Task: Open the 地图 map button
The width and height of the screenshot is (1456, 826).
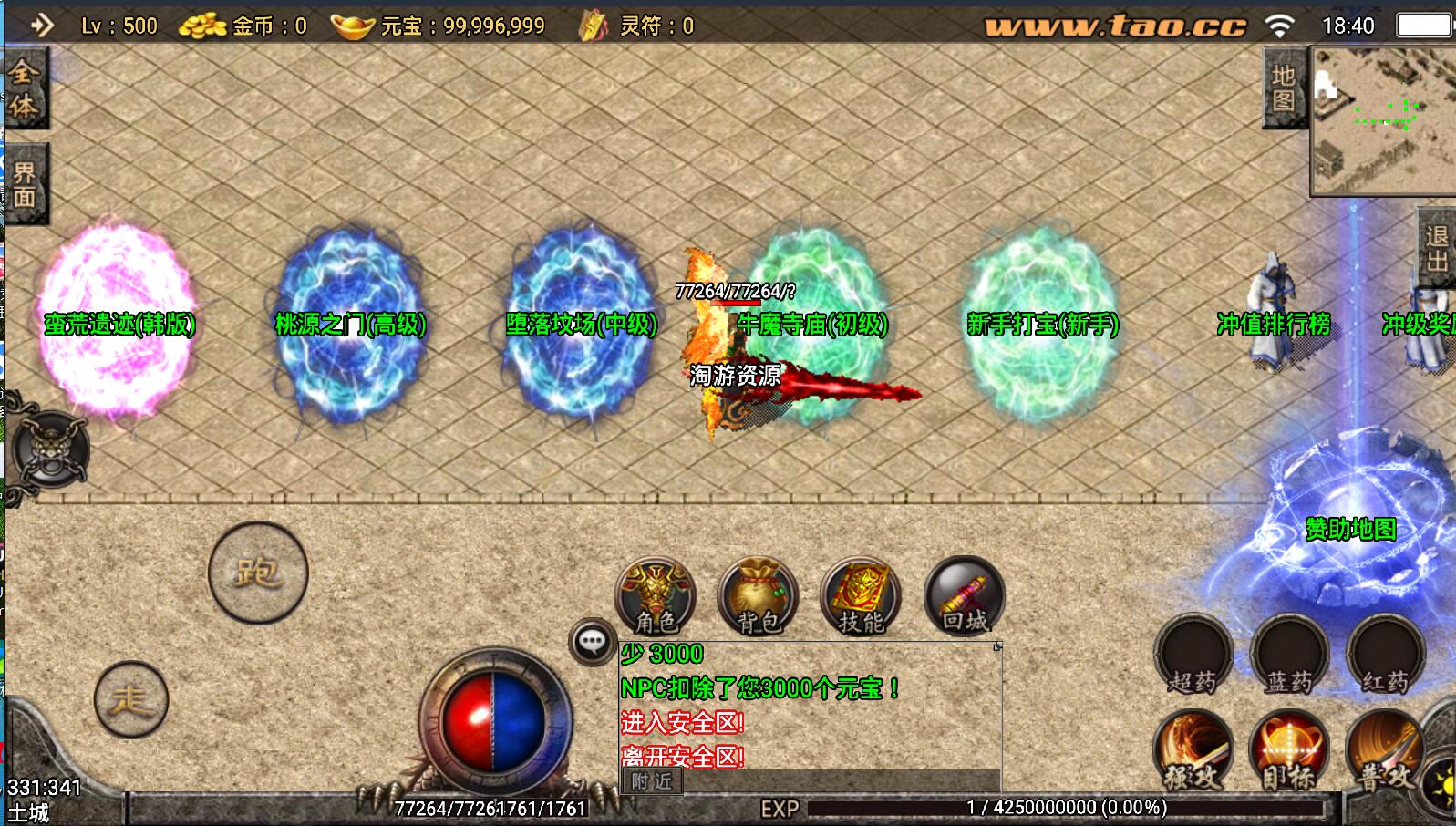Action: 1284,88
